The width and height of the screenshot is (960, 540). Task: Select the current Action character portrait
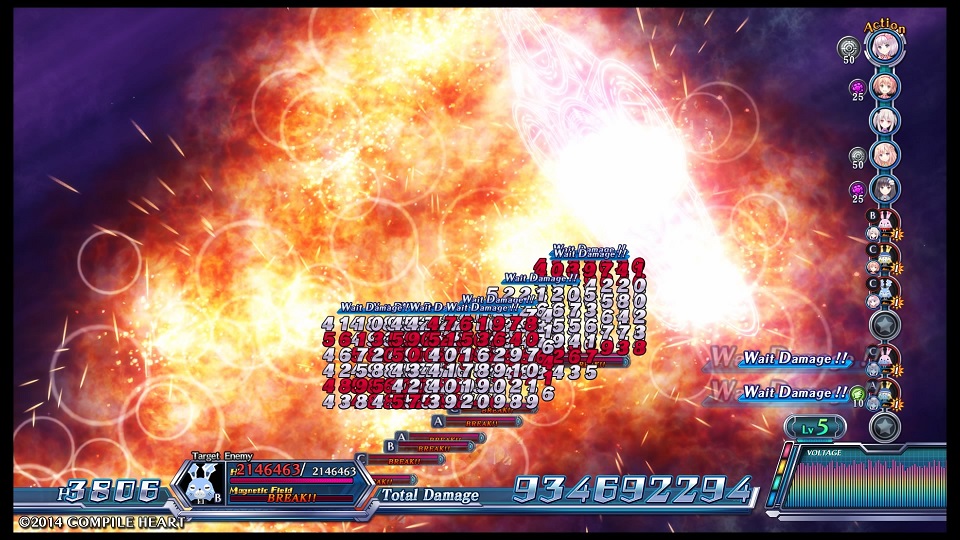884,48
